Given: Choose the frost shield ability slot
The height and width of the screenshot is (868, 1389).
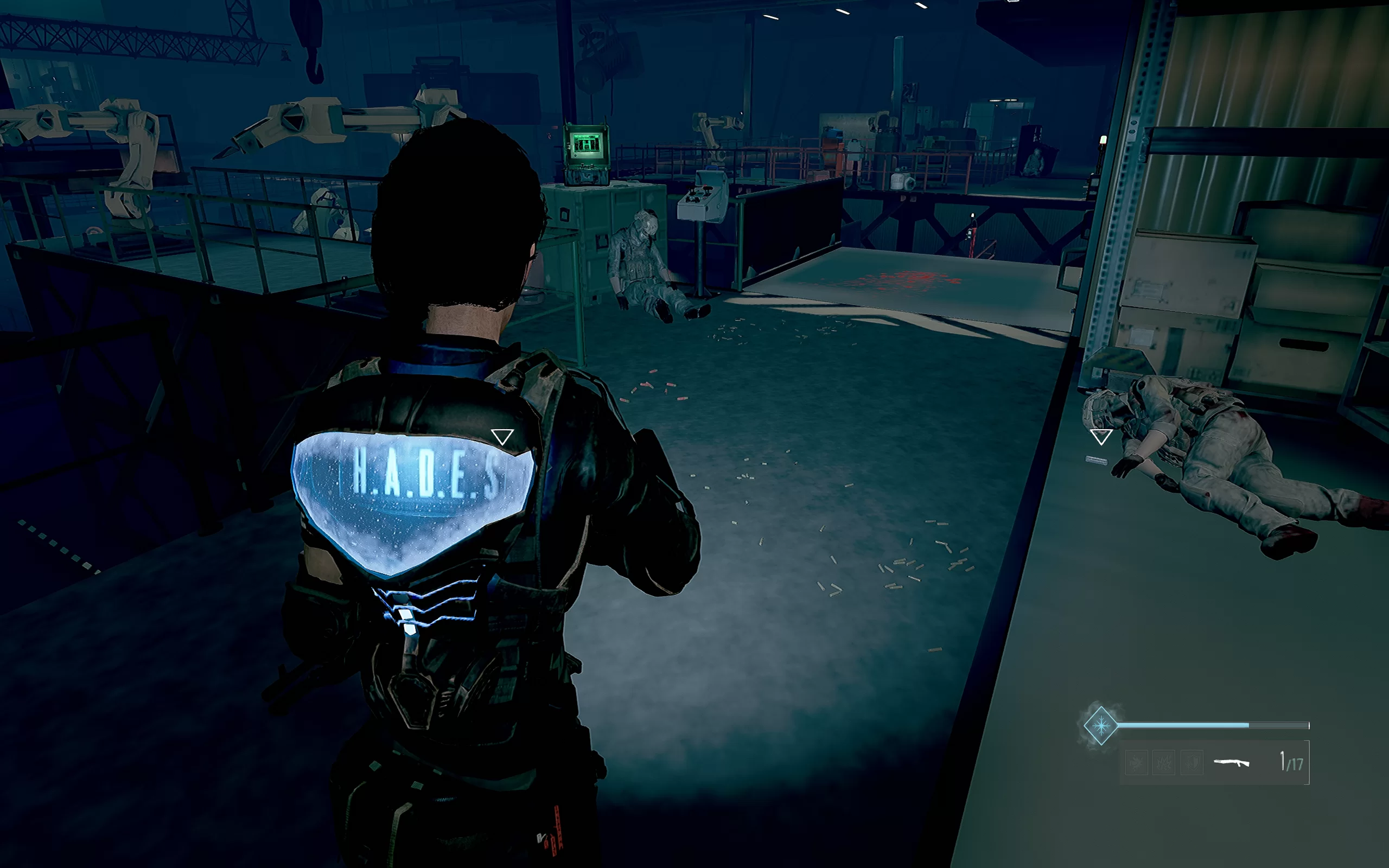Looking at the screenshot, I should coord(1192,763).
